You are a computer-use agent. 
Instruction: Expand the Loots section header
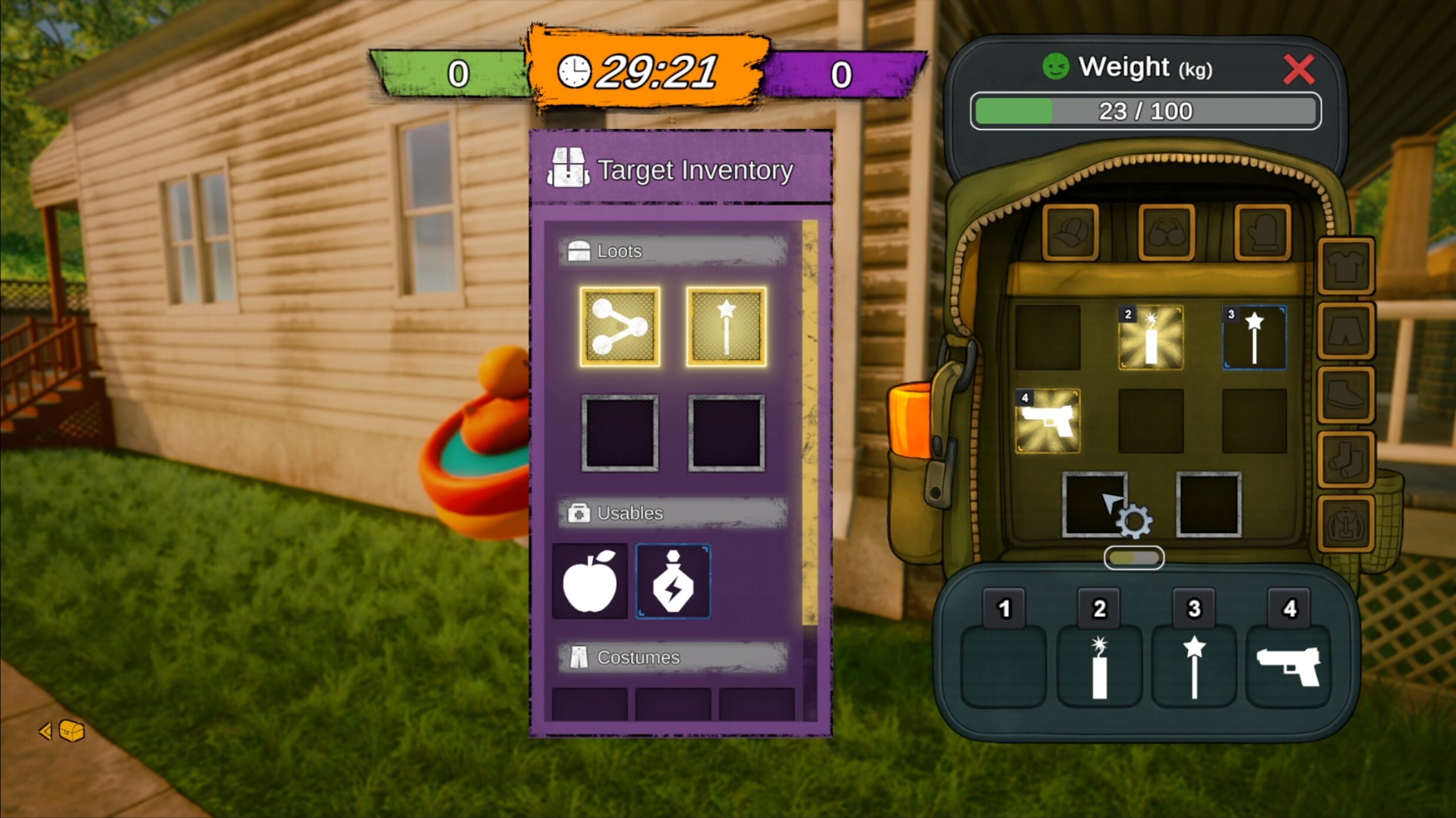(673, 250)
